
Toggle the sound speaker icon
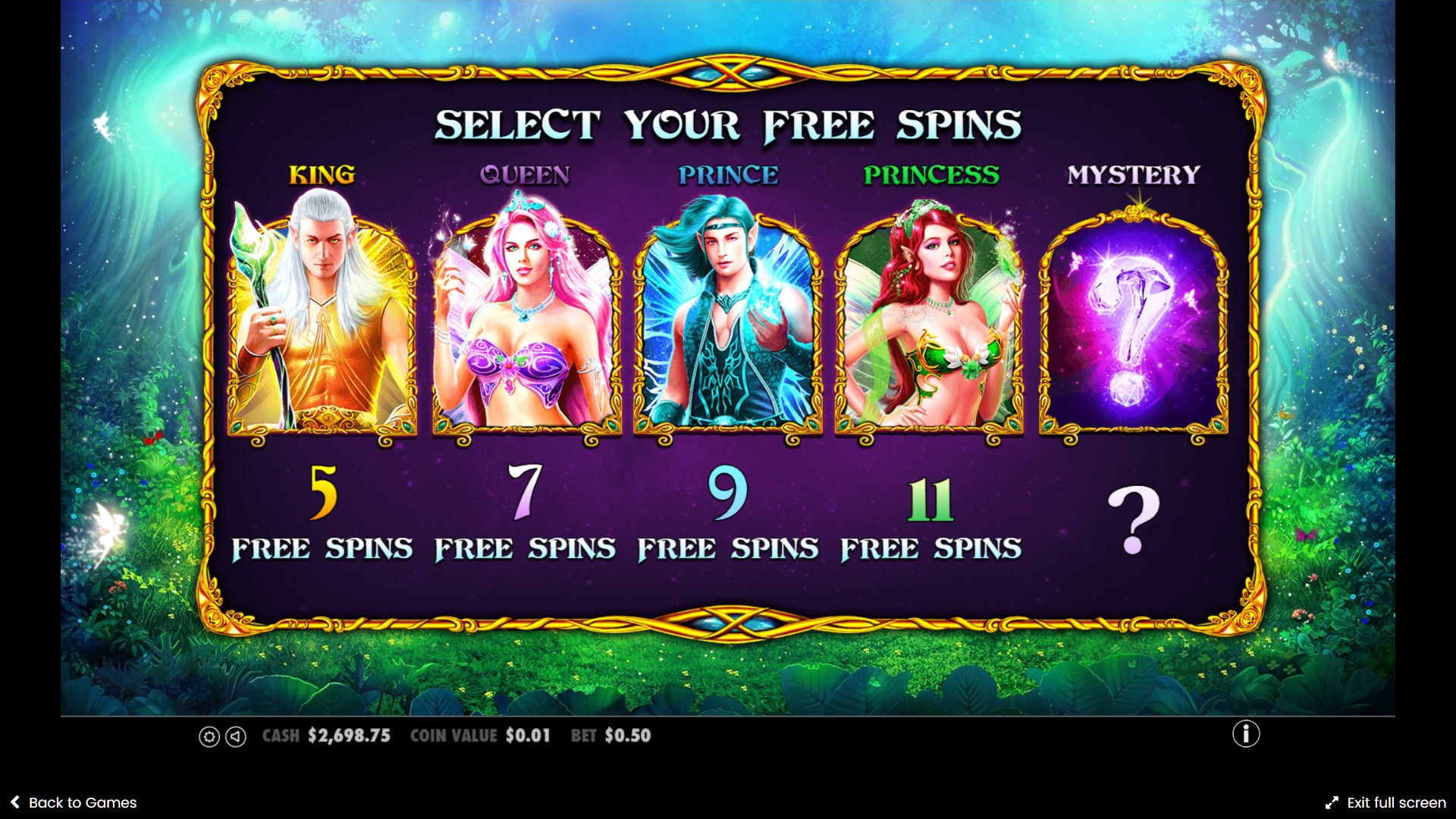tap(236, 736)
